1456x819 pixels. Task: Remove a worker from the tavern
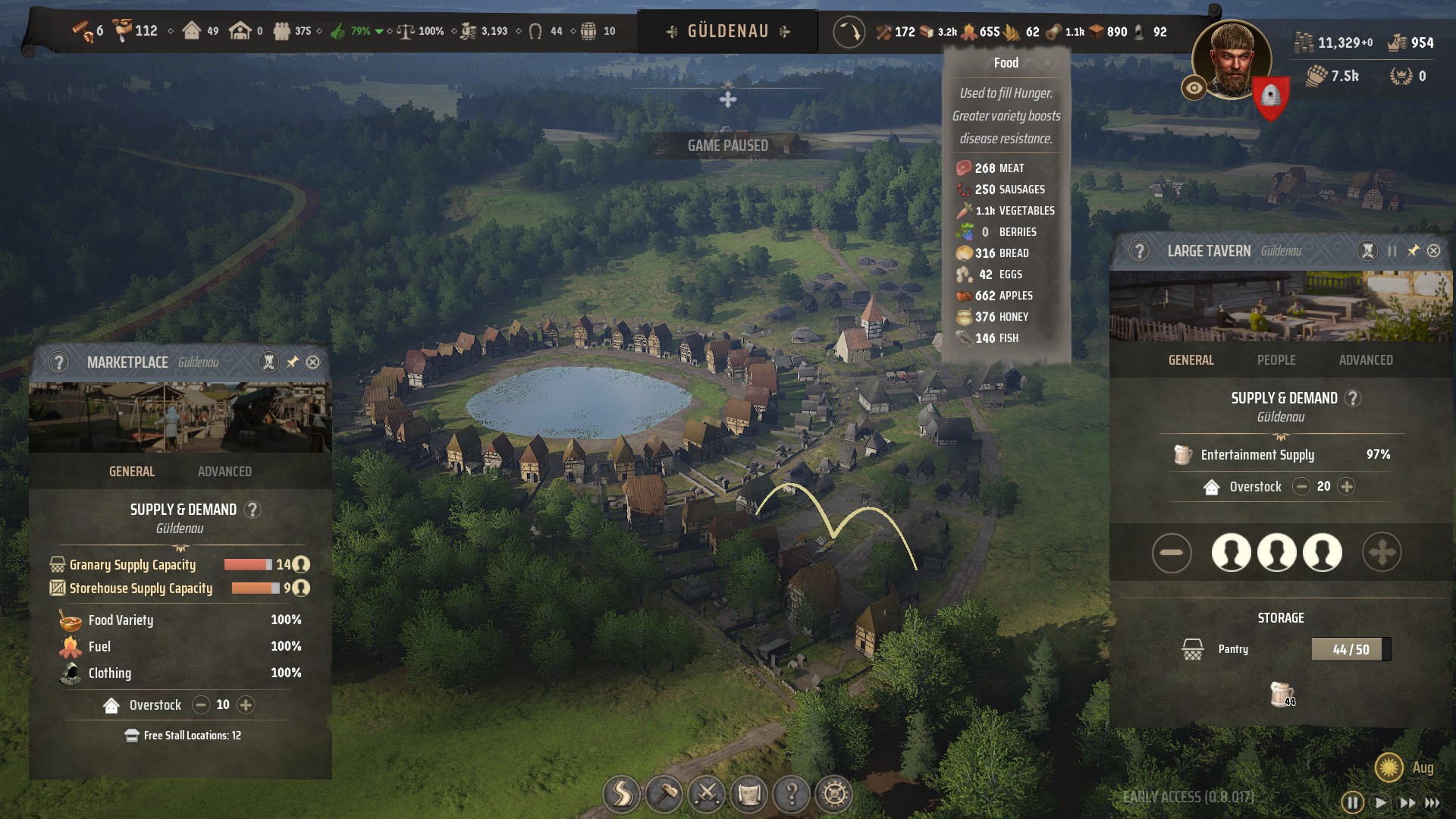[x=1172, y=553]
